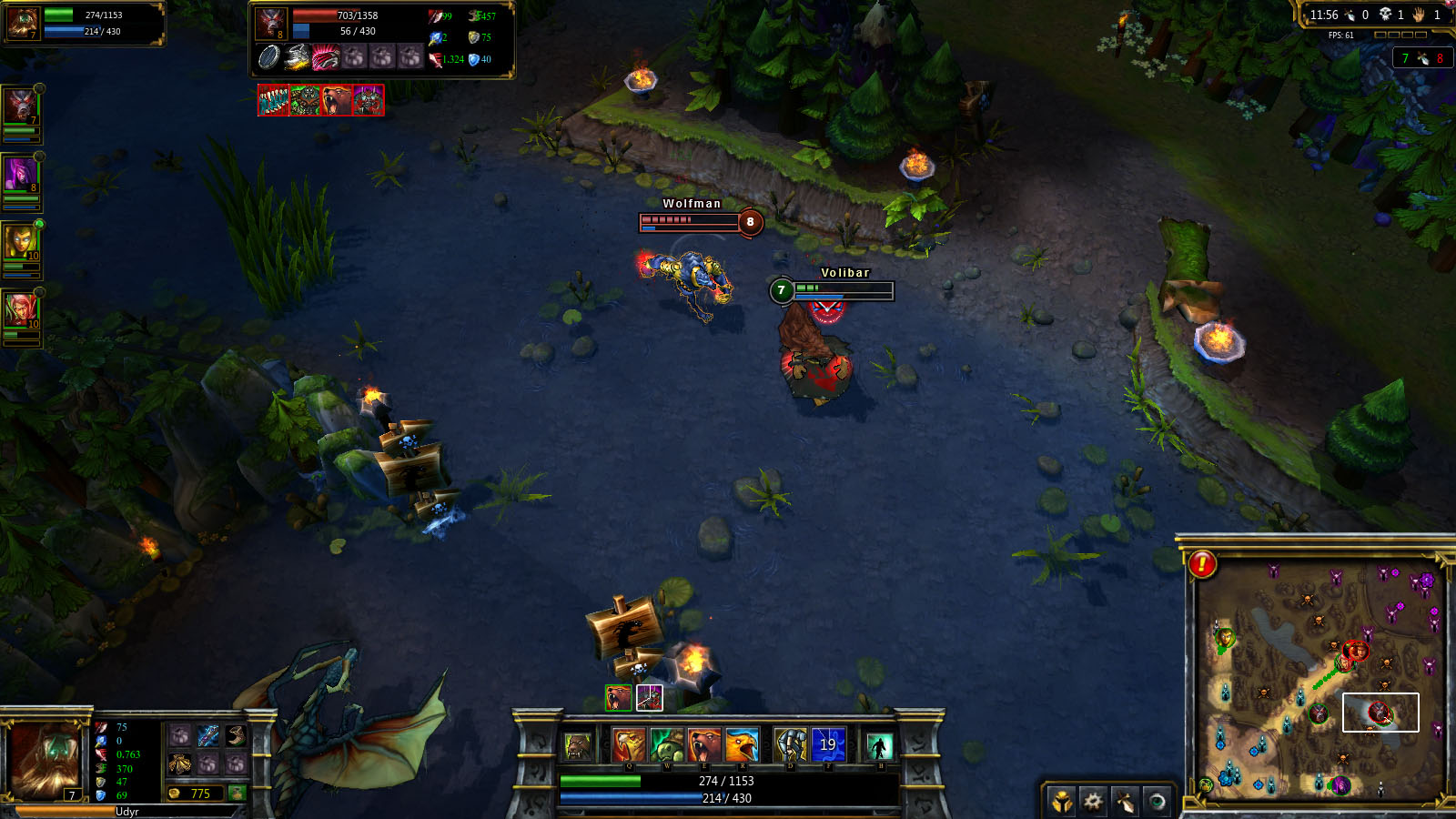Open the golden helmet menu button
1456x819 pixels.
(x=1061, y=802)
